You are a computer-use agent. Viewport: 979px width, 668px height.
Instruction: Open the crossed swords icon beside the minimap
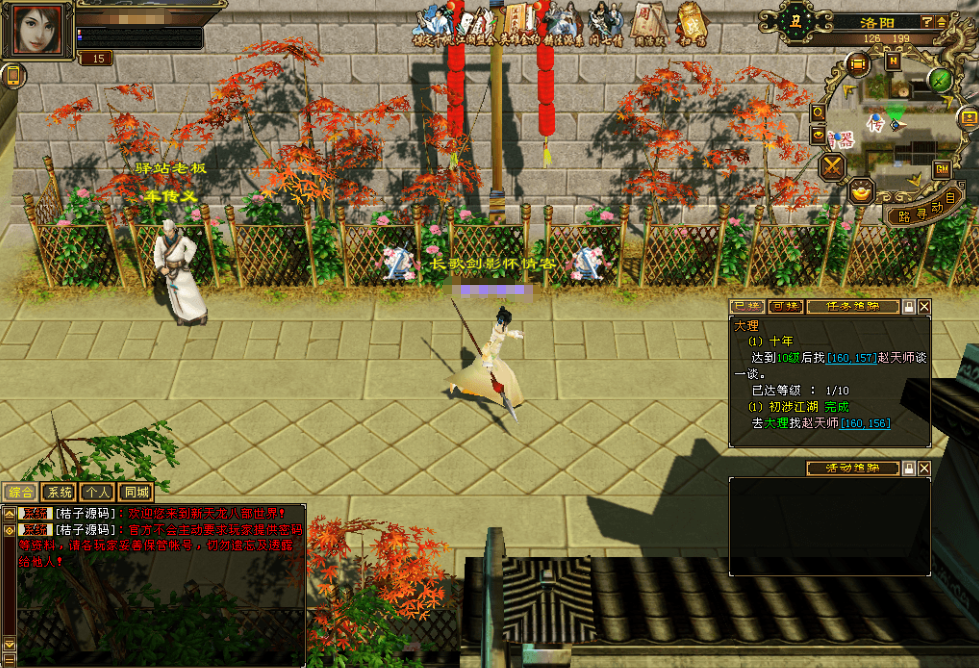[832, 167]
